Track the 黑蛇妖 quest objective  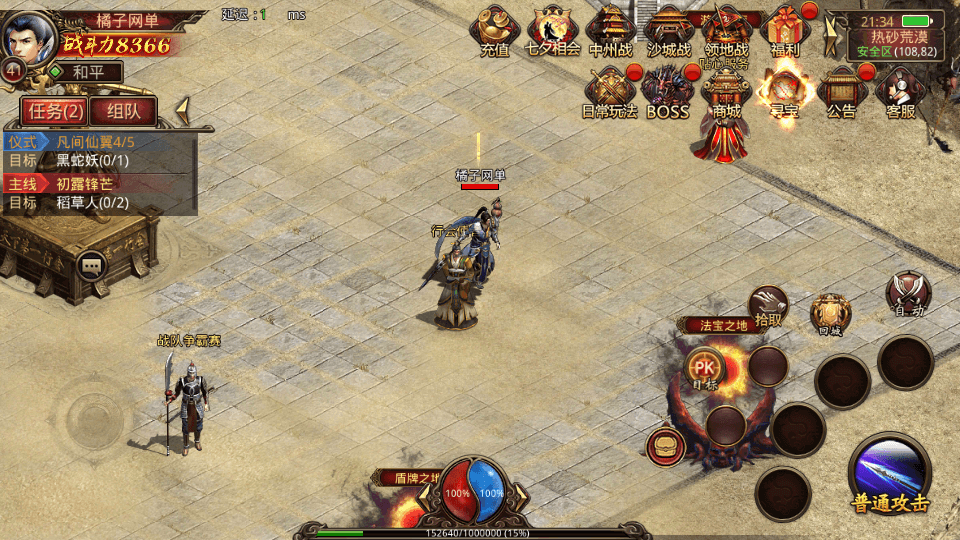tap(92, 160)
